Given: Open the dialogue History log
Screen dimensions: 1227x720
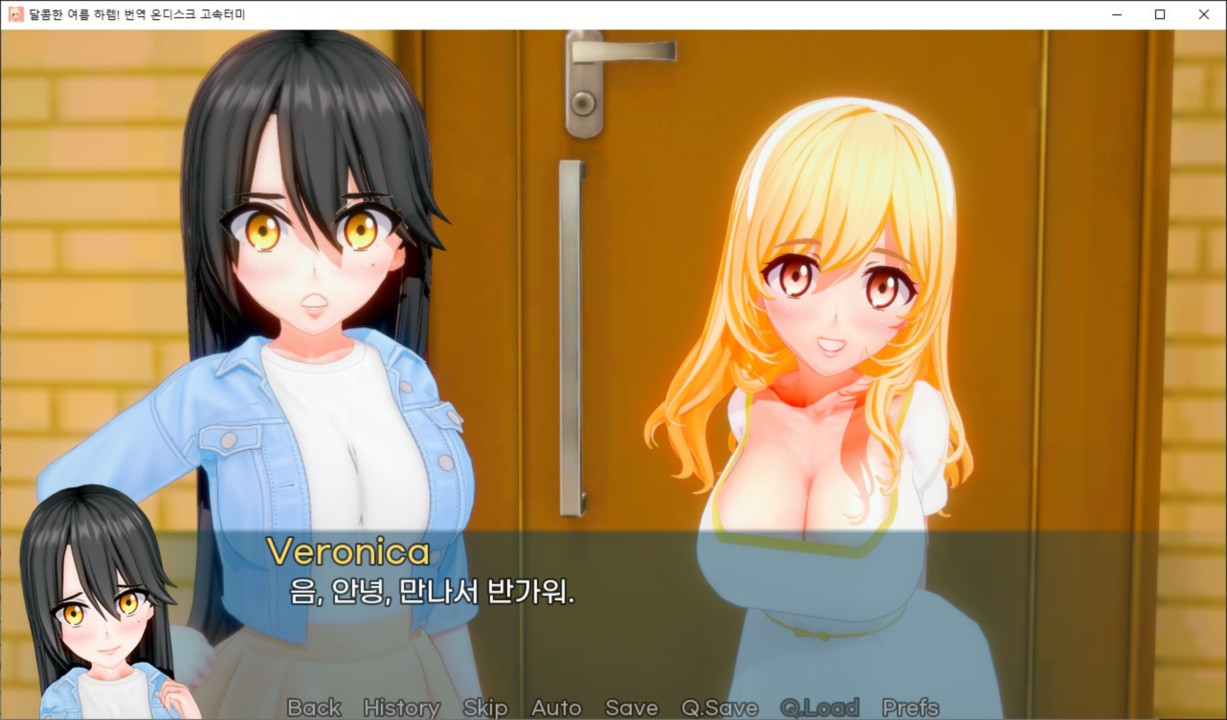Looking at the screenshot, I should 401,707.
